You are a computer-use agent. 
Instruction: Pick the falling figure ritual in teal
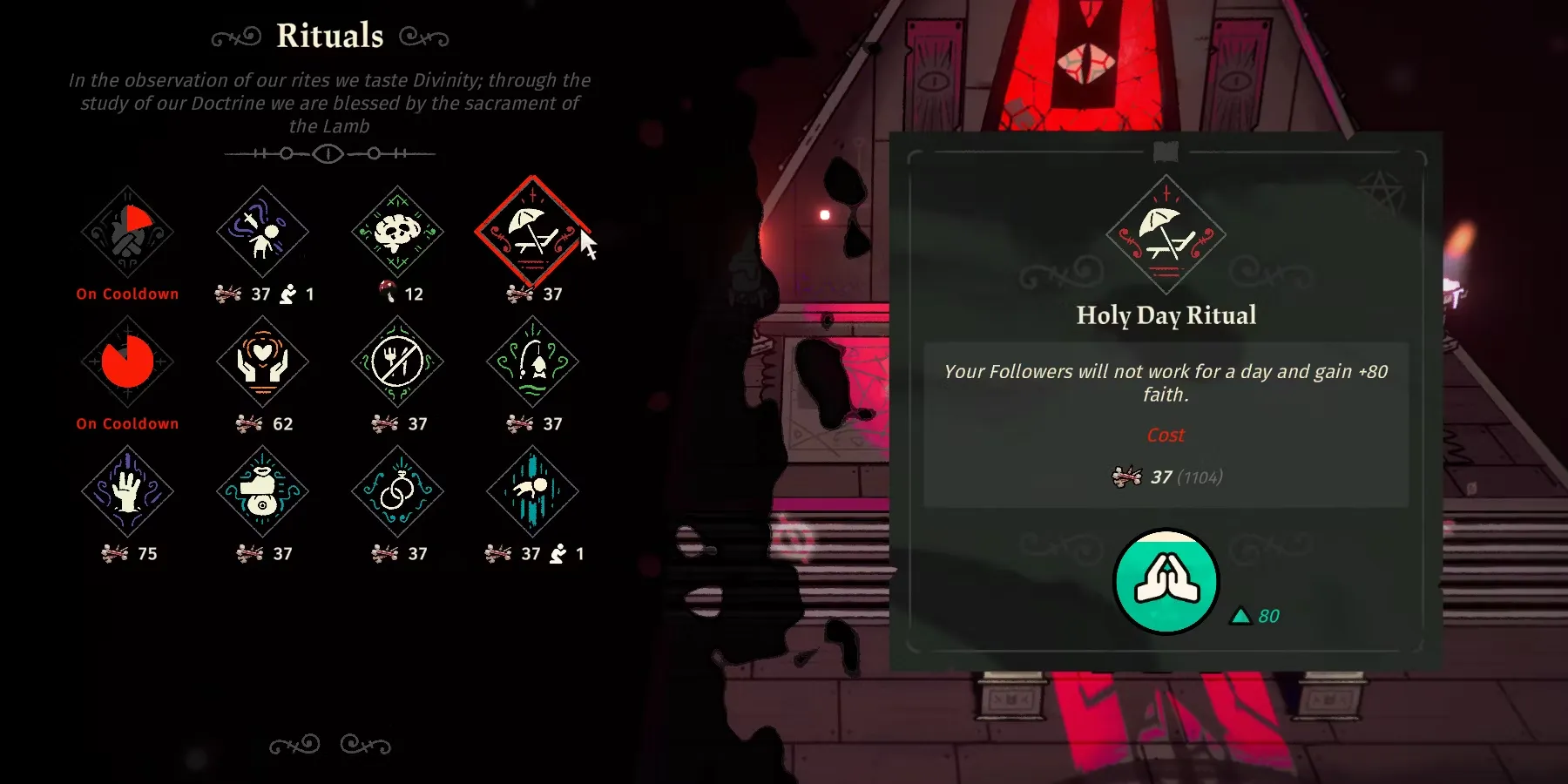tap(532, 491)
